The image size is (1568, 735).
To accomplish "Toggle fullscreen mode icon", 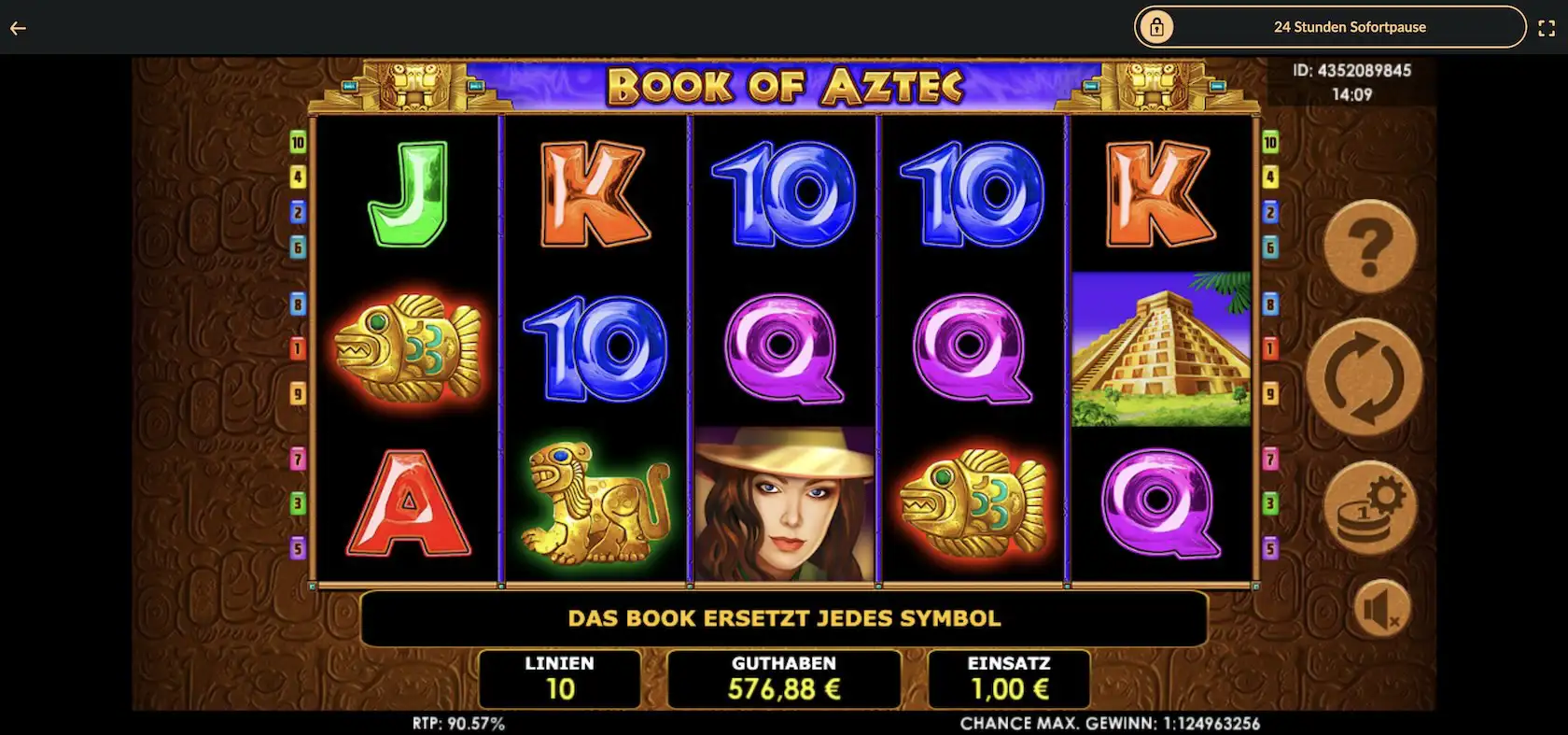I will 1547,28.
